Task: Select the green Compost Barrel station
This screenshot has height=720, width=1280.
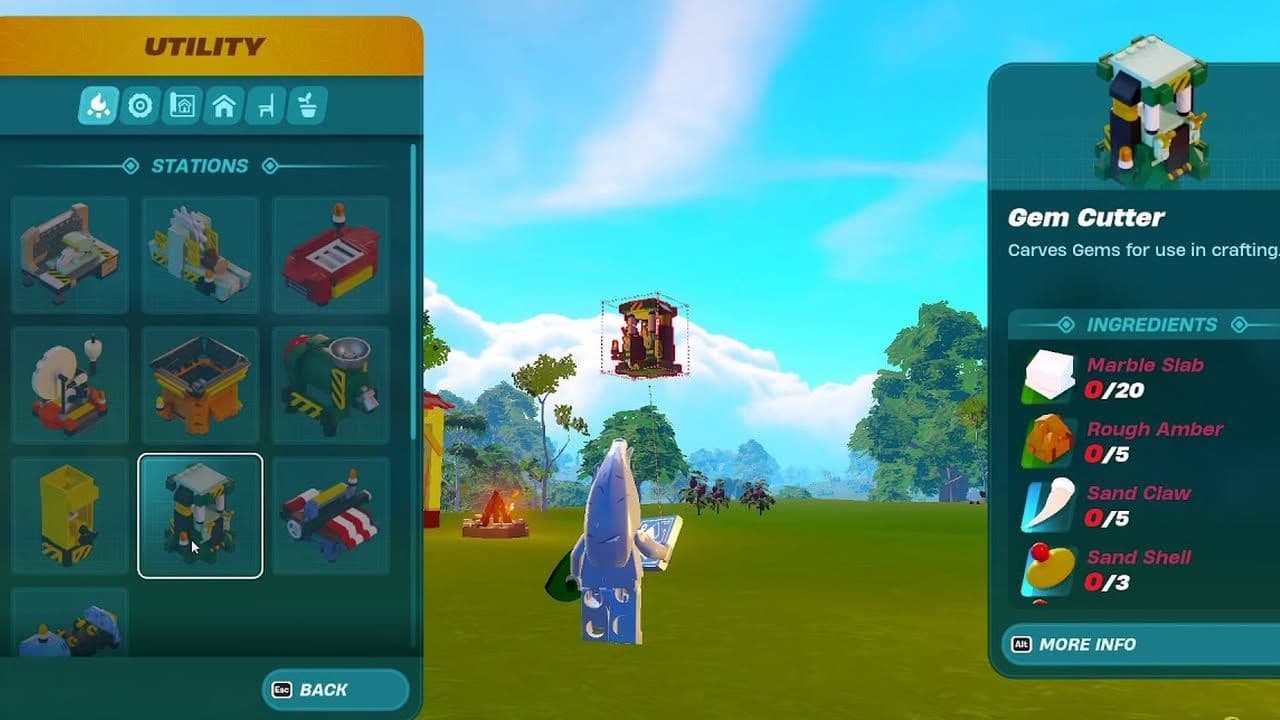Action: click(x=331, y=382)
